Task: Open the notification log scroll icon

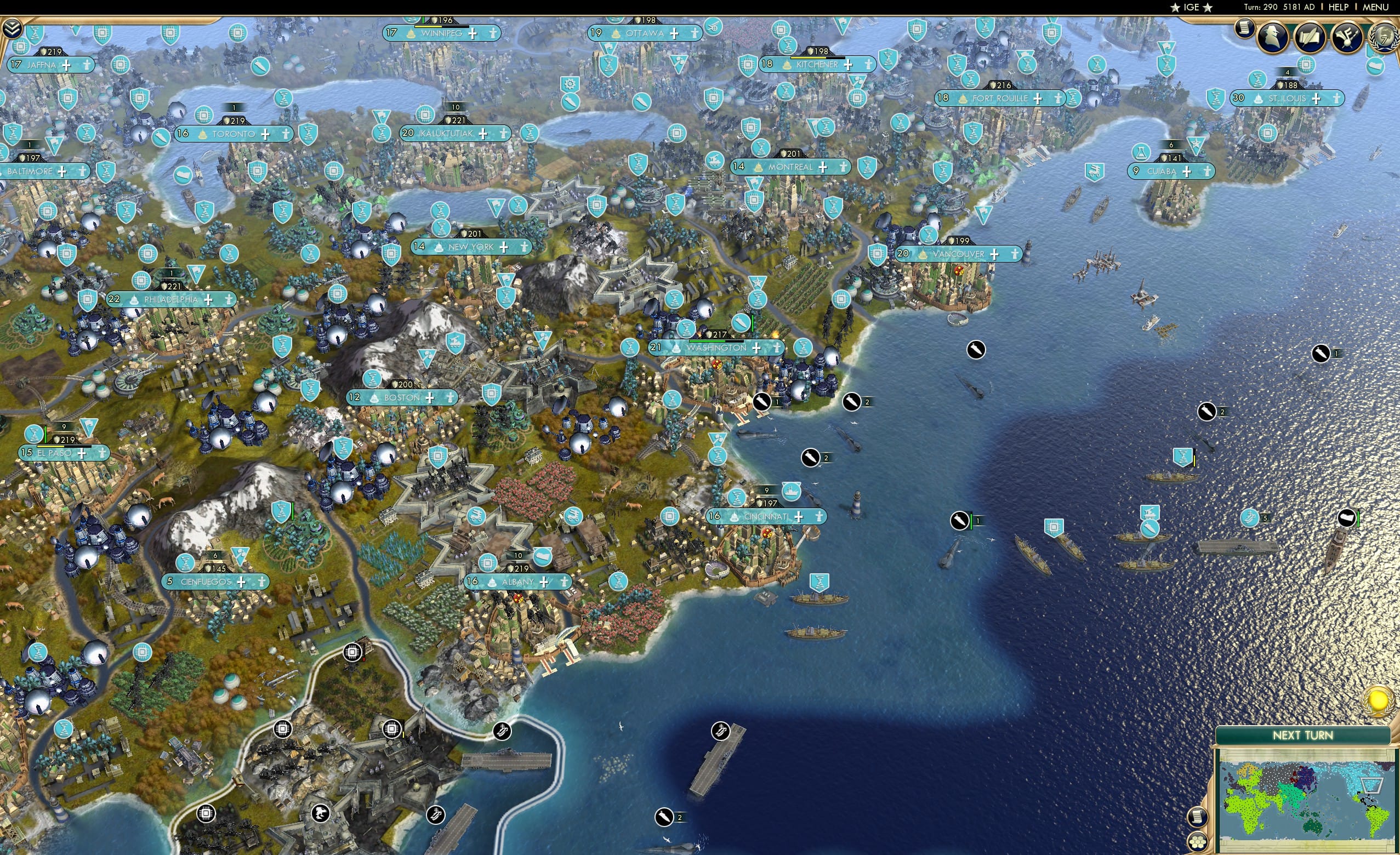Action: (1245, 30)
